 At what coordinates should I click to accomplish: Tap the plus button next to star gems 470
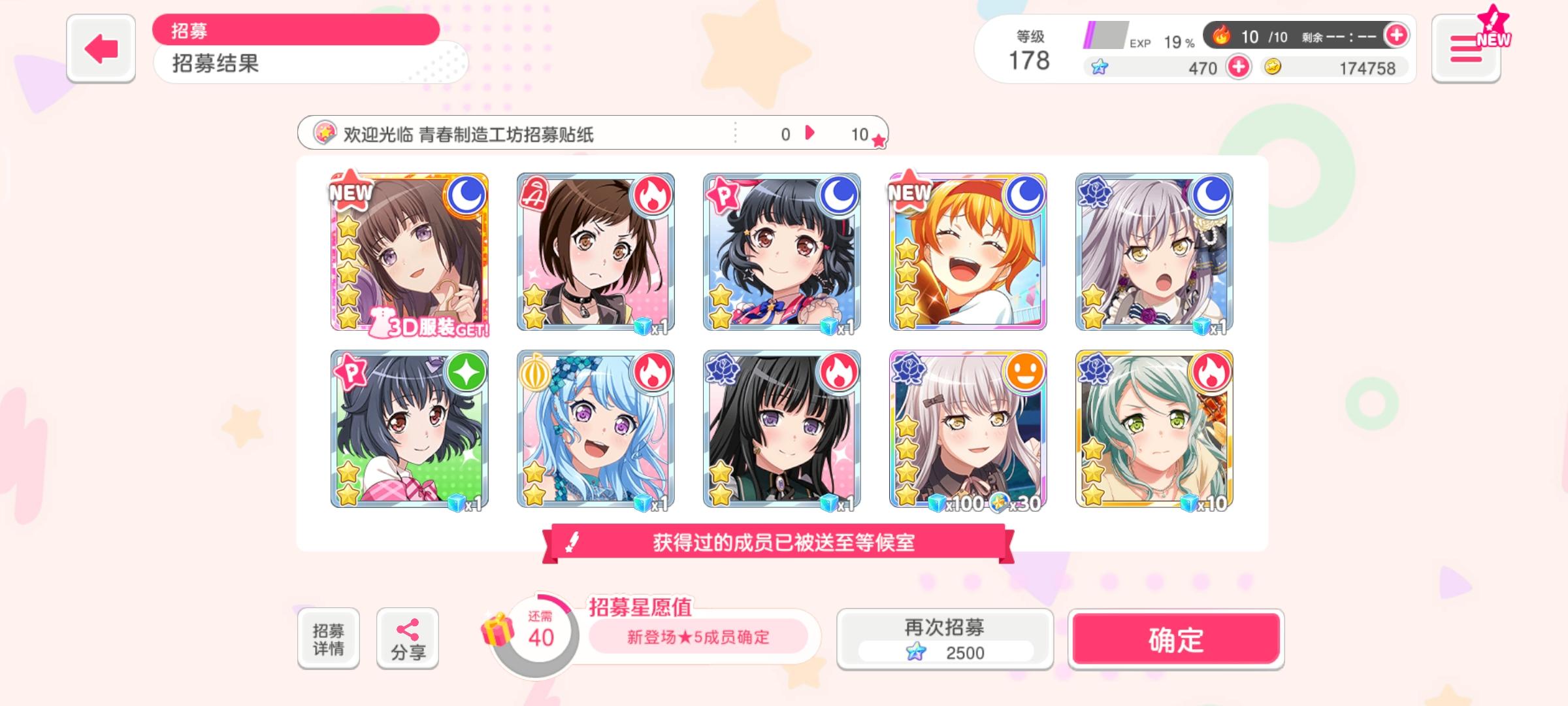pos(1240,67)
